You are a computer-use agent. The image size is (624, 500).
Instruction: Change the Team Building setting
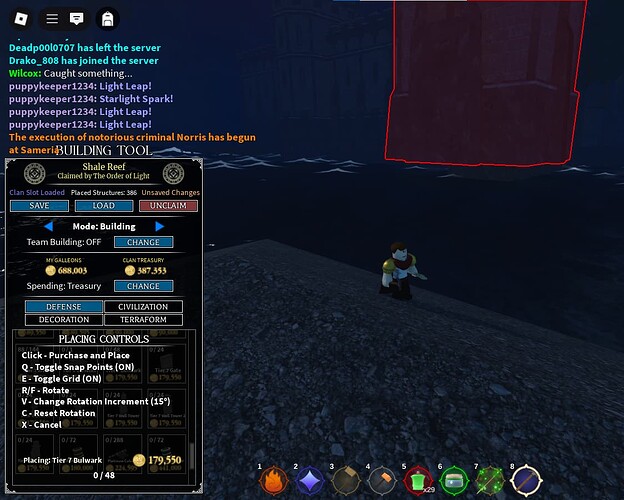click(143, 242)
